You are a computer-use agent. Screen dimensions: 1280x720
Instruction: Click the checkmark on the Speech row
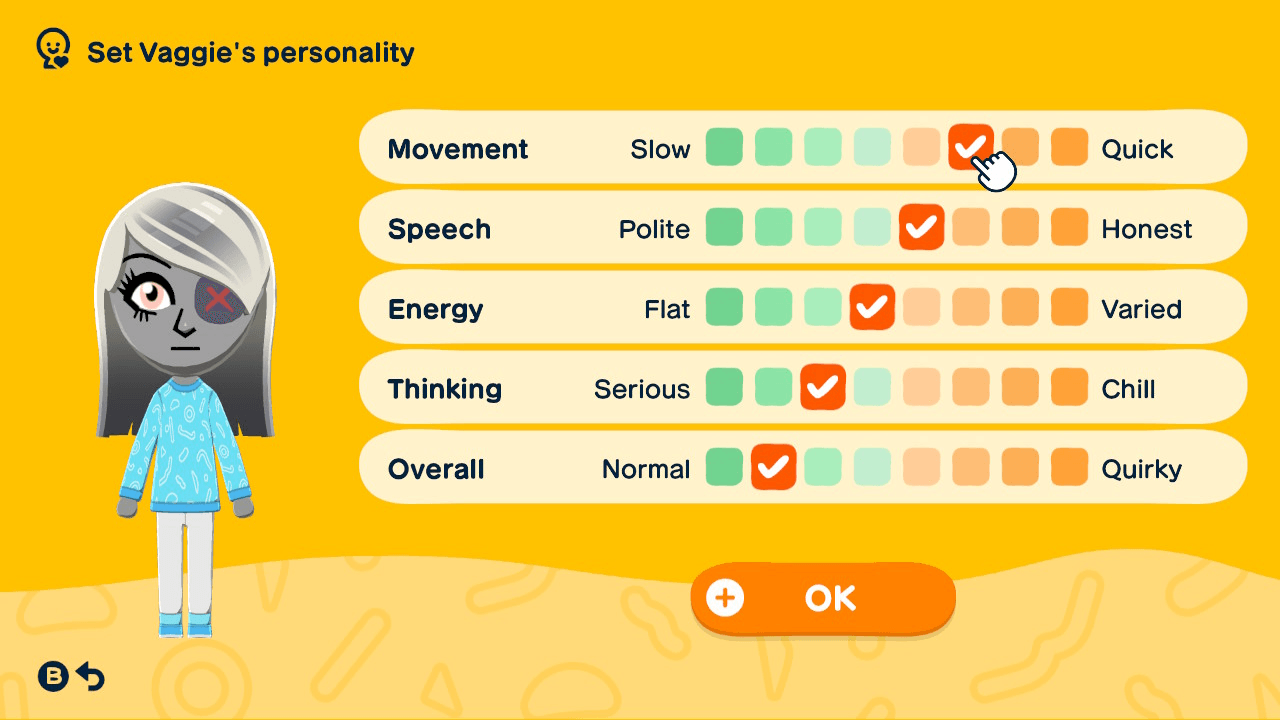point(922,227)
